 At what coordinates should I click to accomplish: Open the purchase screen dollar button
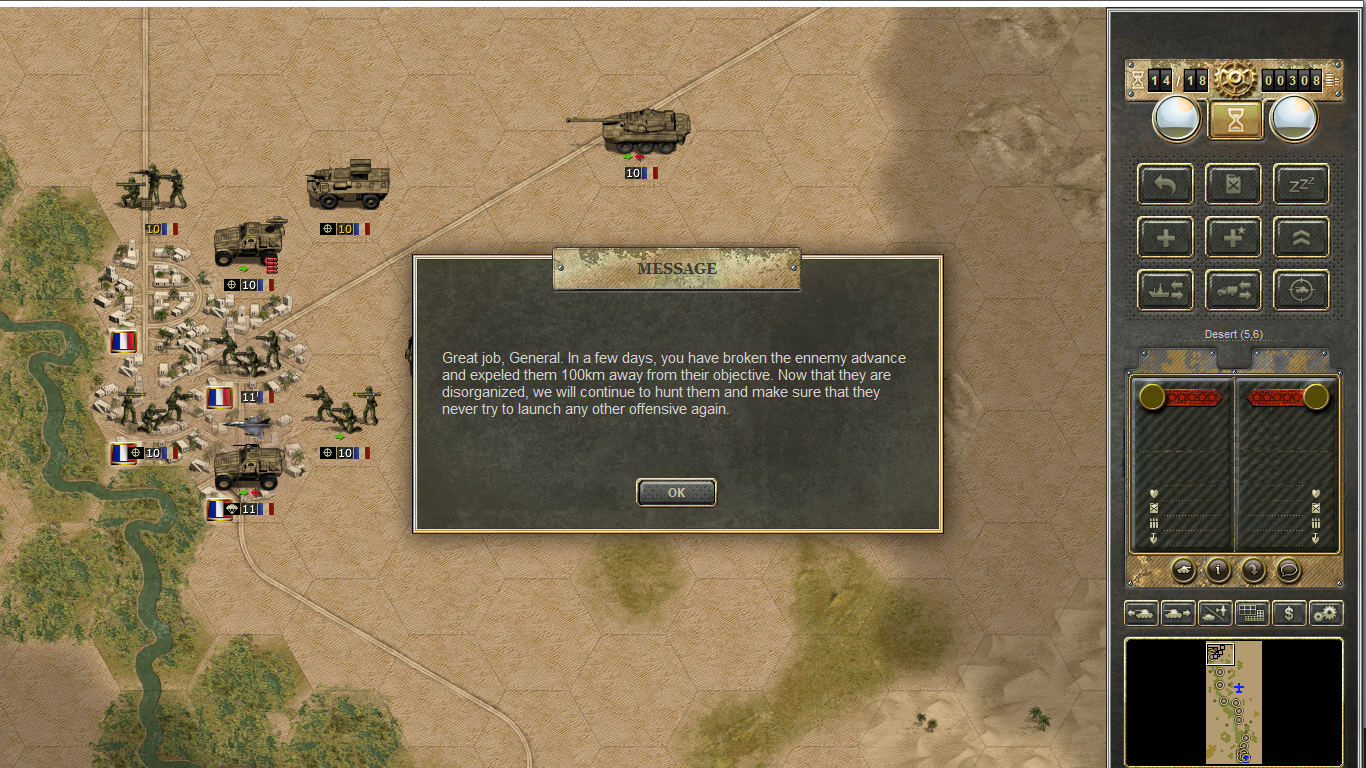pyautogui.click(x=1289, y=613)
